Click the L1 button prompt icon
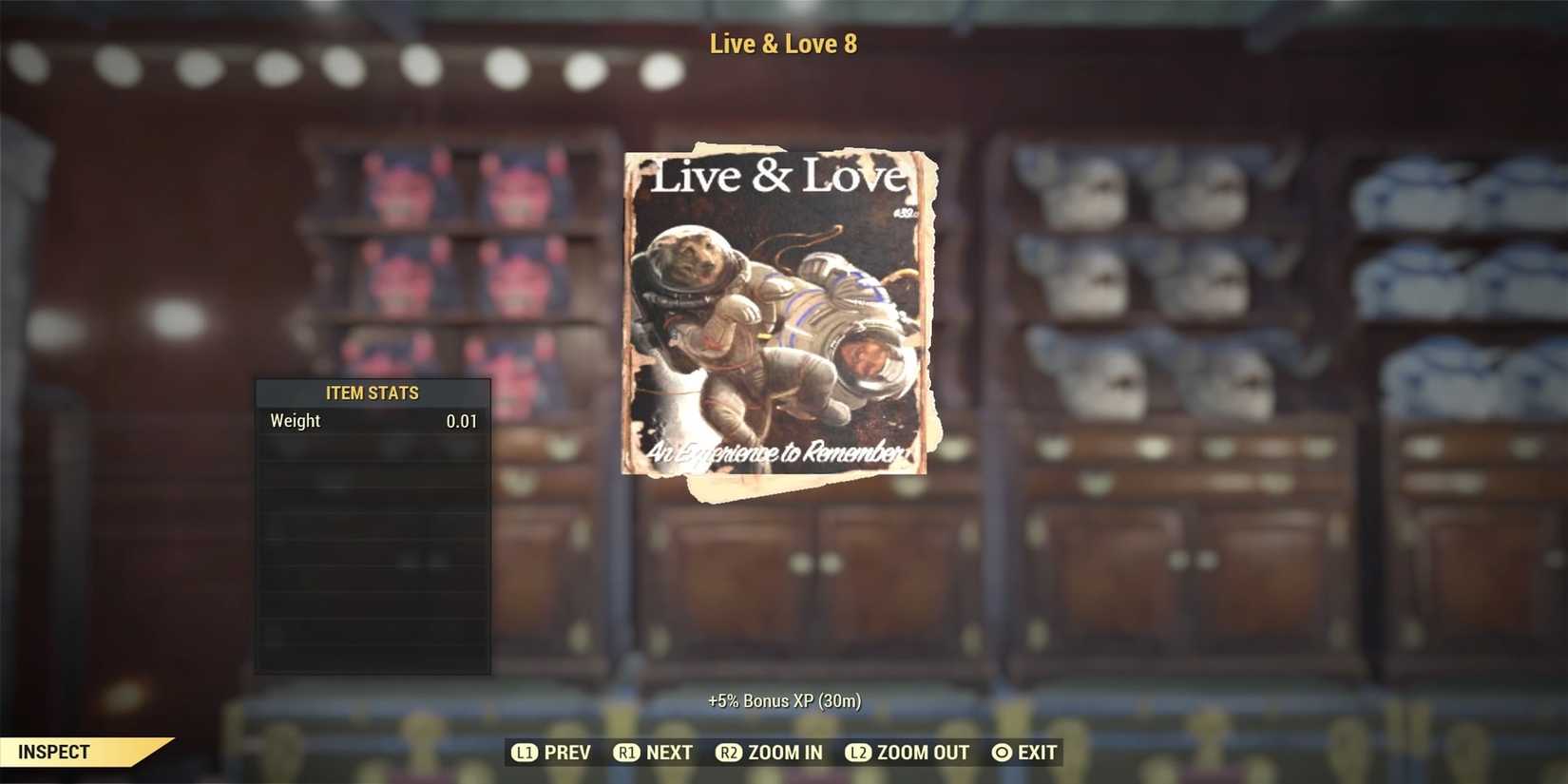1568x784 pixels. tap(526, 752)
